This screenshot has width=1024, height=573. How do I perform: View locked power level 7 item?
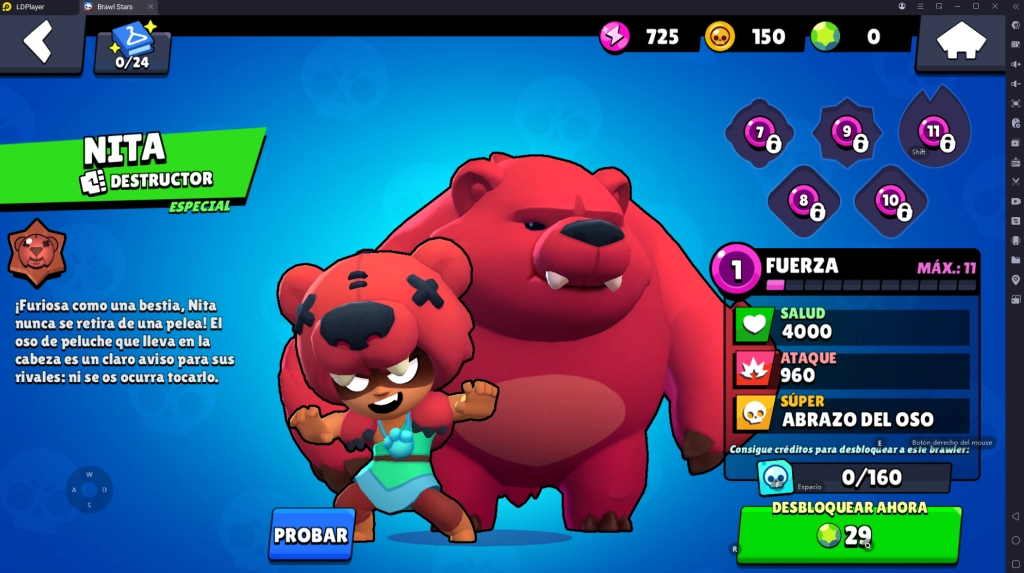click(760, 133)
